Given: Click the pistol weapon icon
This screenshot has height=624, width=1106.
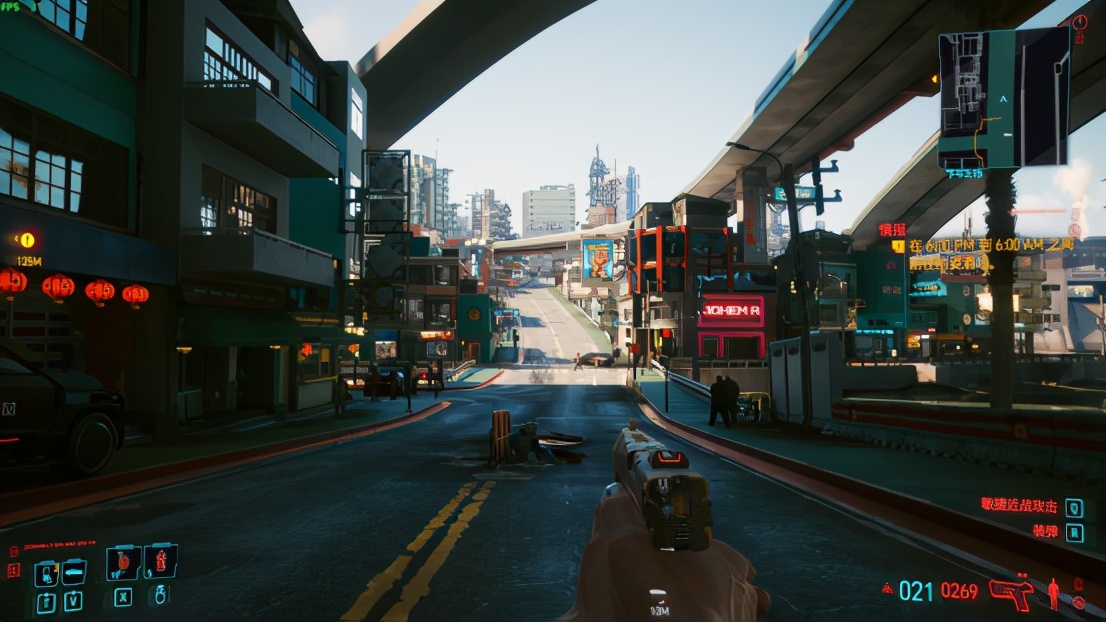Looking at the screenshot, I should [1010, 590].
